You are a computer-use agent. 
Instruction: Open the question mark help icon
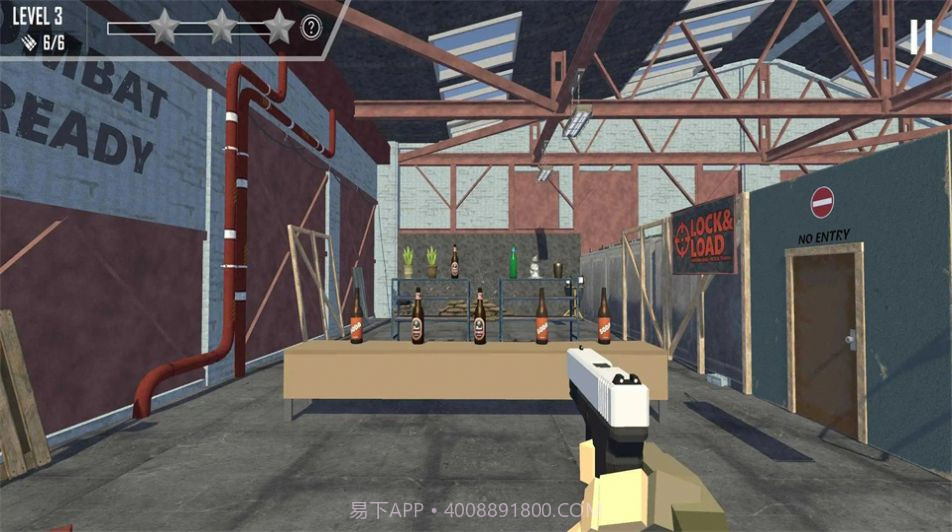point(311,28)
